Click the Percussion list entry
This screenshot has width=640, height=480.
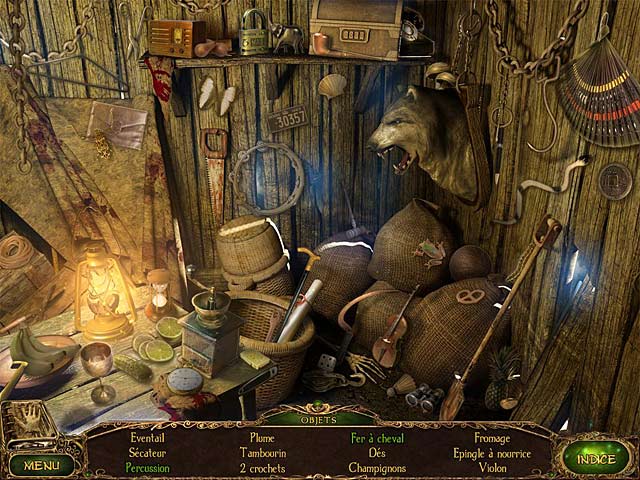click(x=147, y=467)
